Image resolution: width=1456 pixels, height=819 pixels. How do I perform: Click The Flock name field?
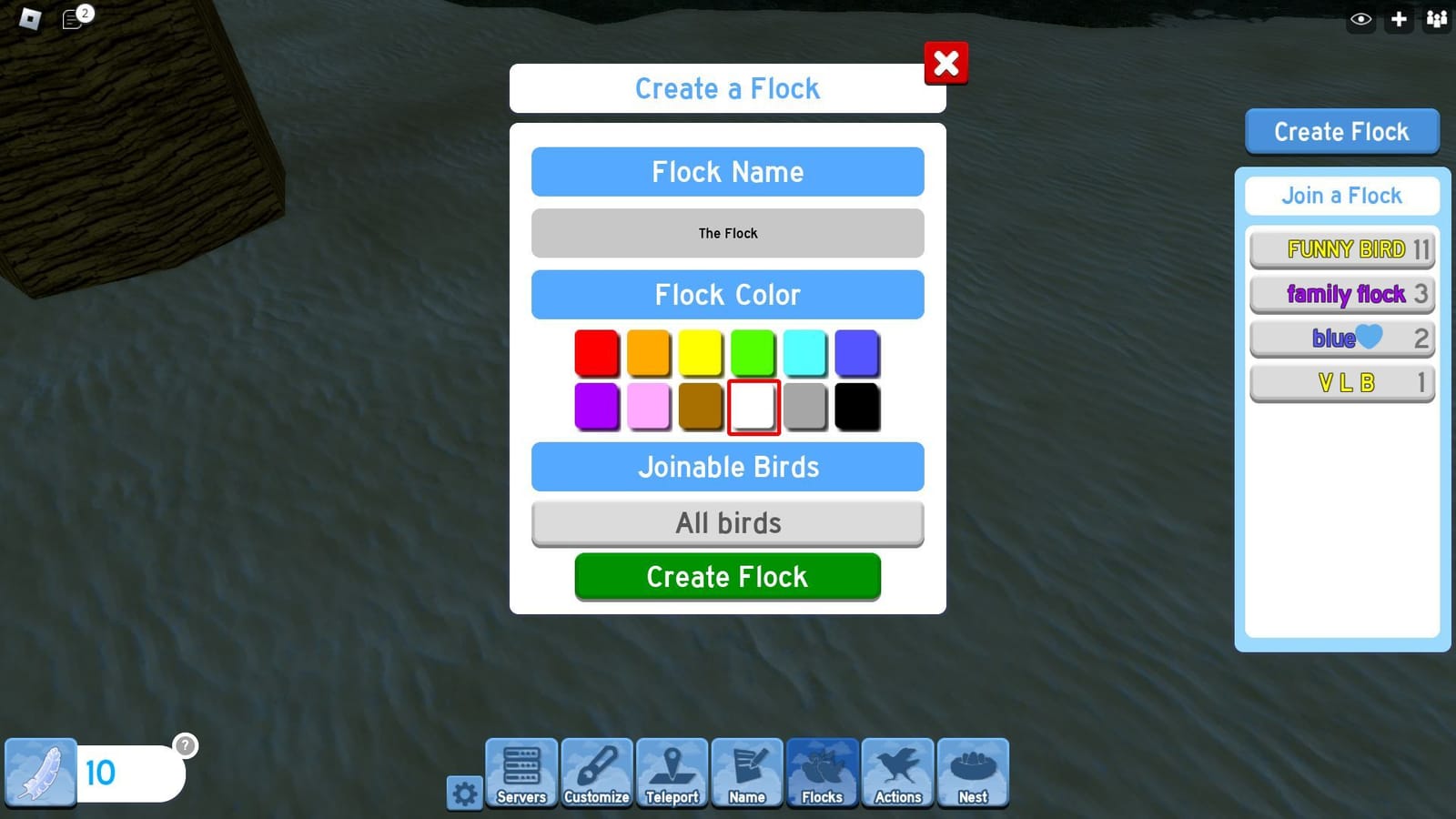(727, 233)
